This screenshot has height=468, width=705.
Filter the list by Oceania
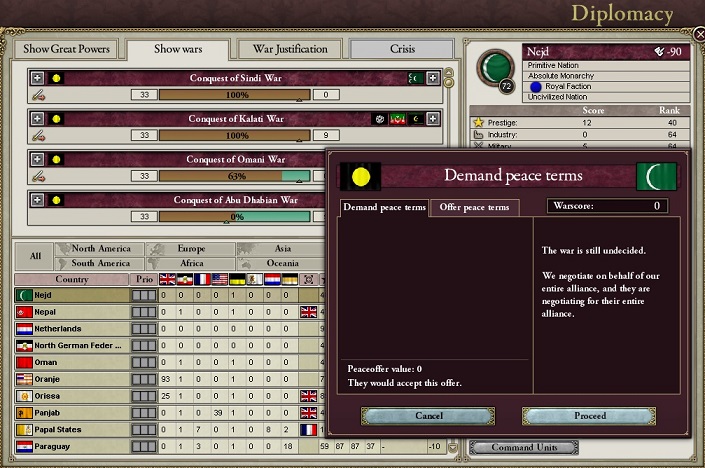[x=280, y=263]
